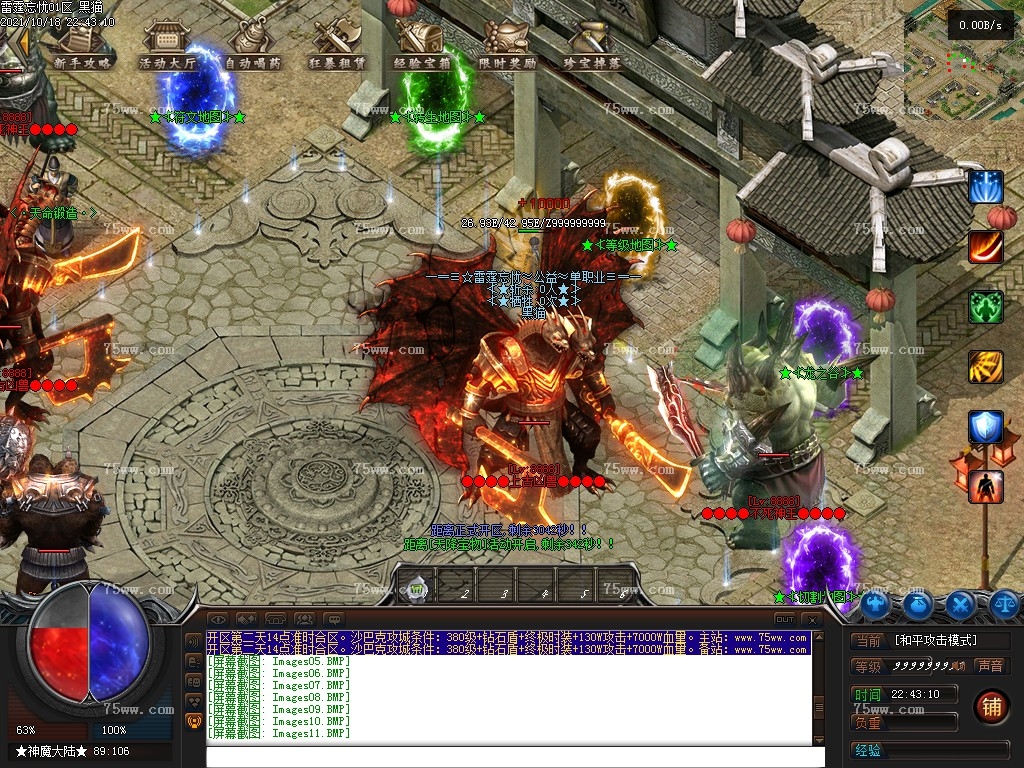The width and height of the screenshot is (1024, 768).
Task: Activate the blue light-beams skill icon
Action: tap(986, 187)
